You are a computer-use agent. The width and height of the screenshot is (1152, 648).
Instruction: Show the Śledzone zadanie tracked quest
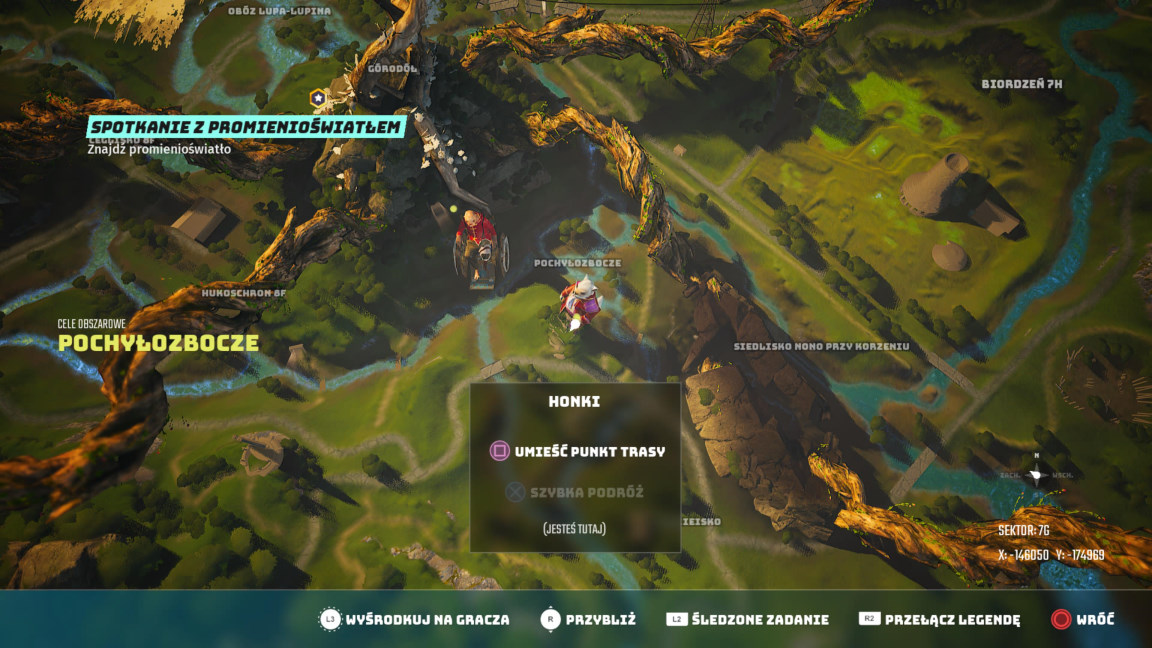[x=748, y=619]
